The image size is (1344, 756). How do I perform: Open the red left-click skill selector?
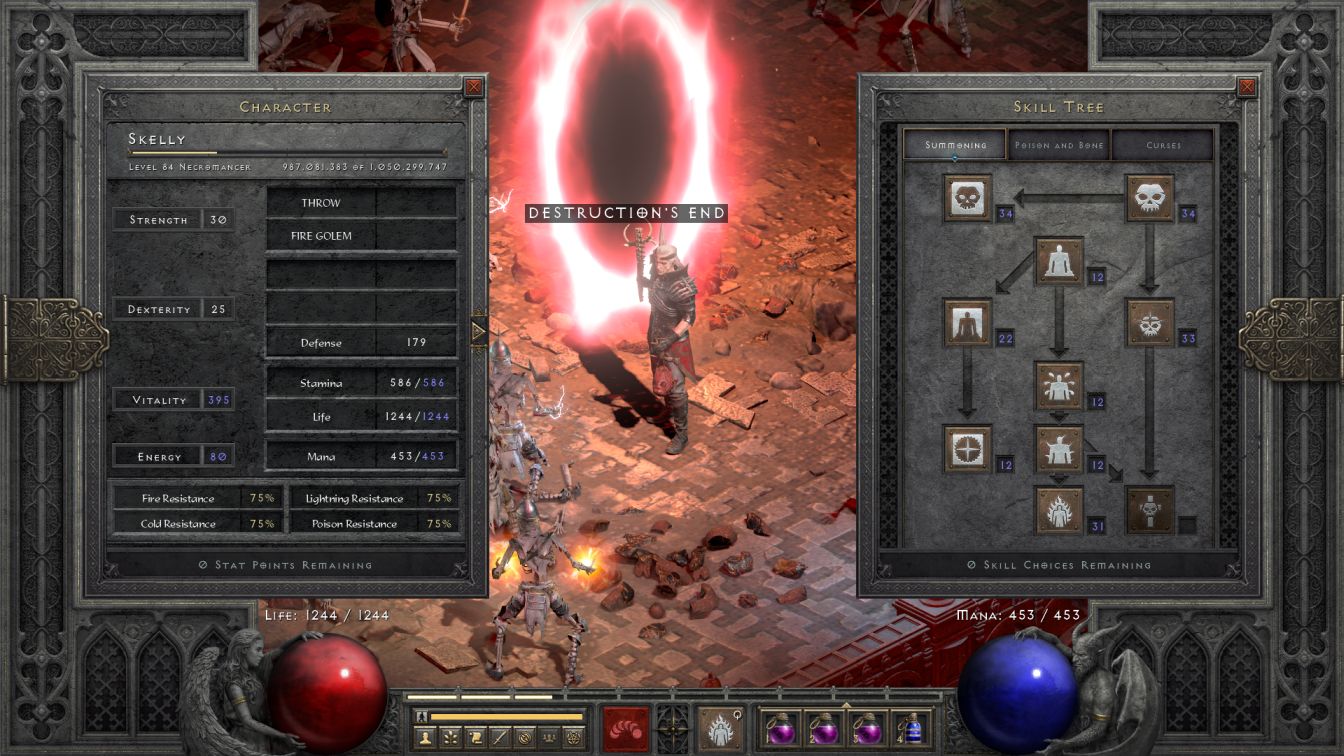[x=625, y=728]
